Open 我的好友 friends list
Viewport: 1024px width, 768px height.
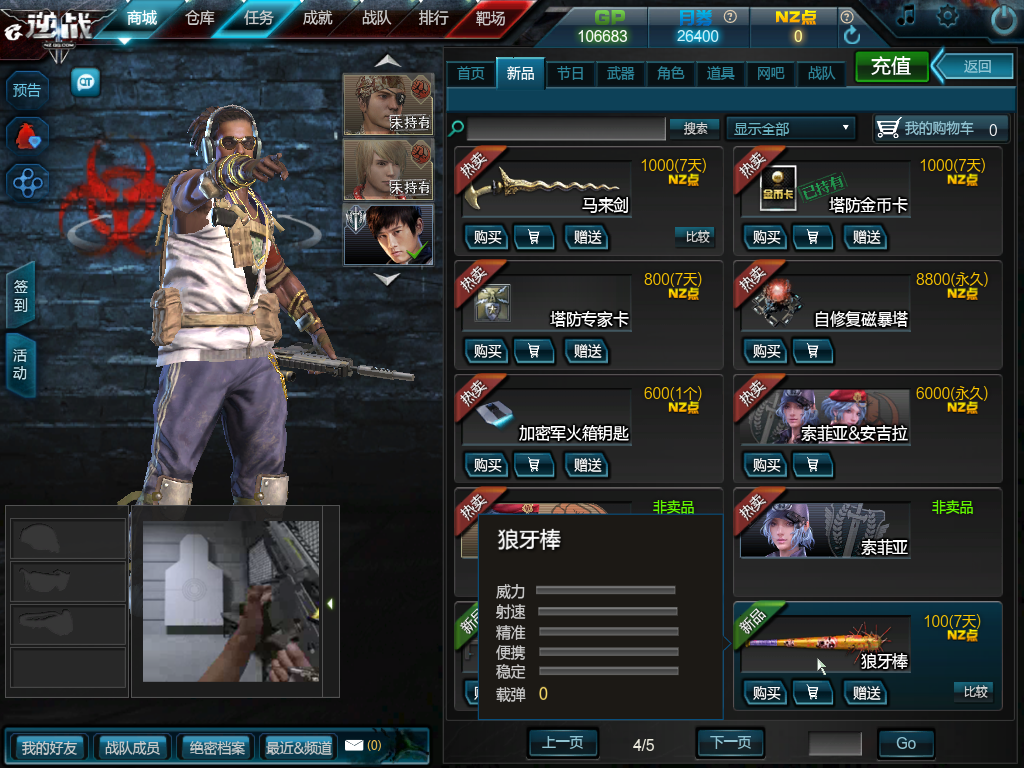coord(49,747)
